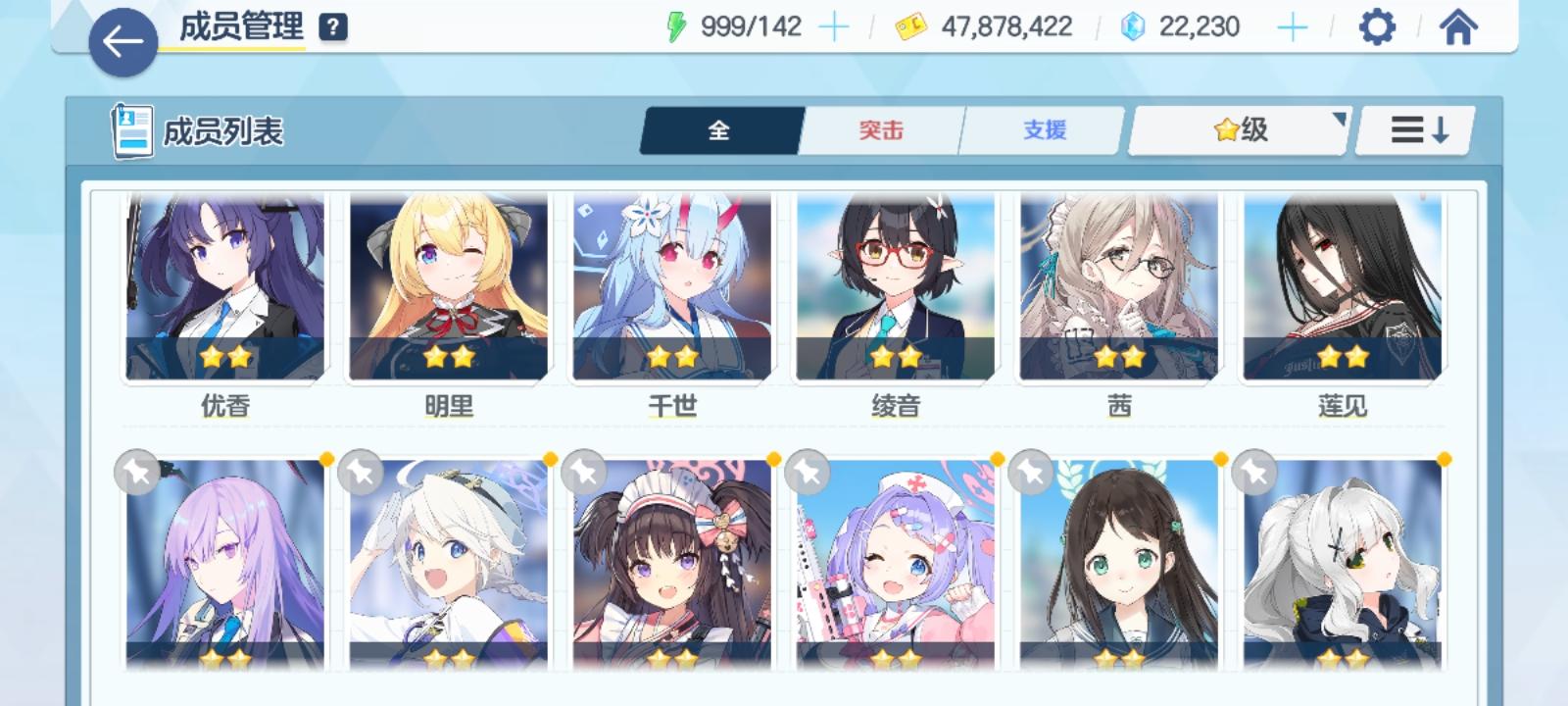Open the dropdown triangle on the rank selector
This screenshot has height=706, width=1568.
pyautogui.click(x=1338, y=118)
